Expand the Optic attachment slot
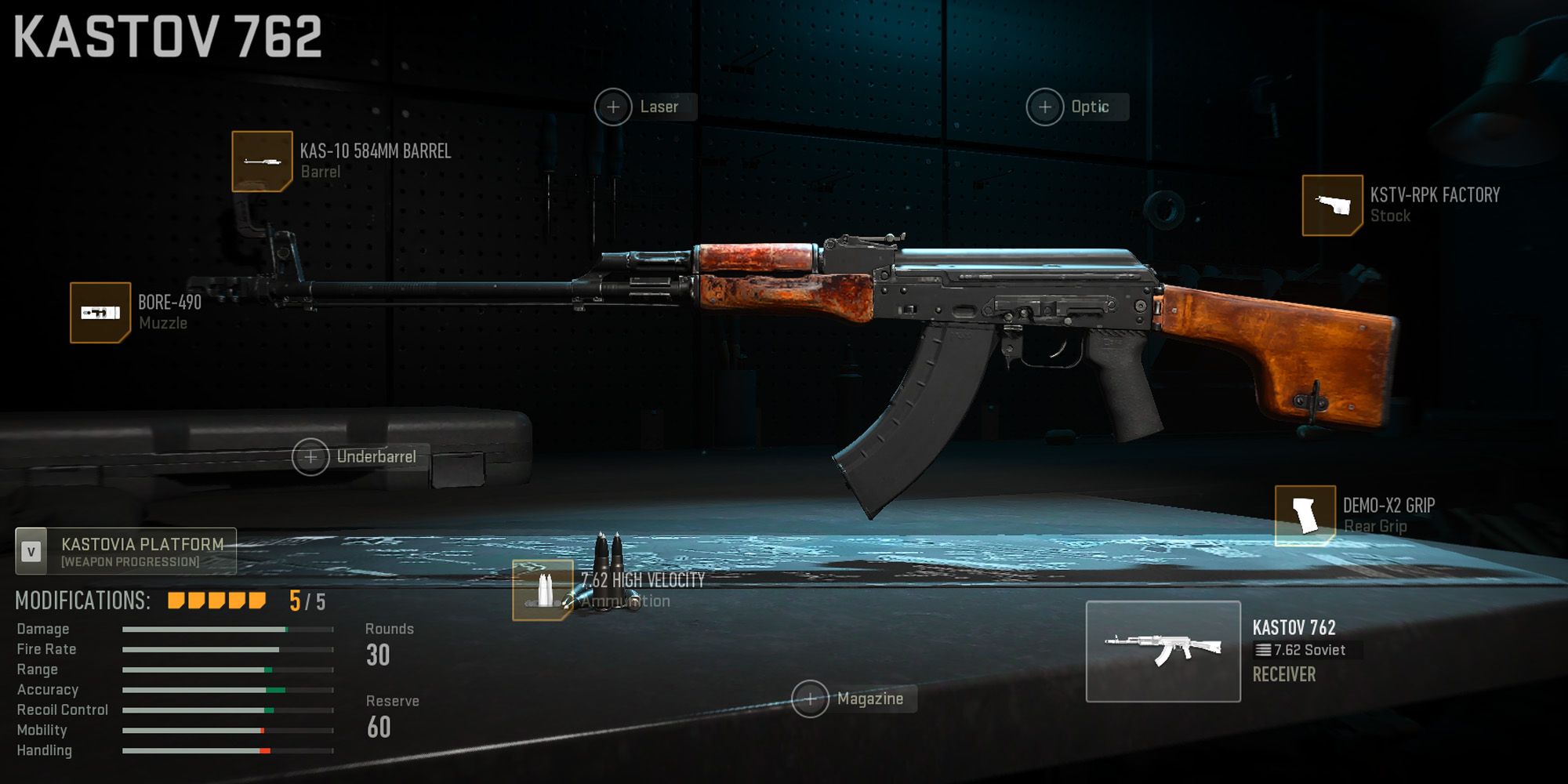The image size is (1568, 784). (1046, 107)
